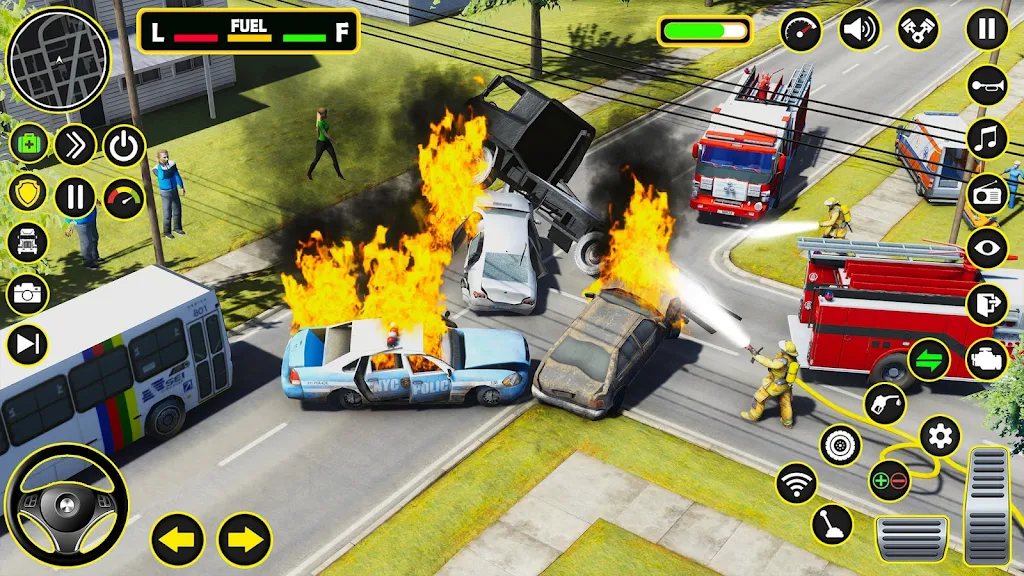Switch view using the eye icon
Viewport: 1024px width, 576px height.
(987, 248)
